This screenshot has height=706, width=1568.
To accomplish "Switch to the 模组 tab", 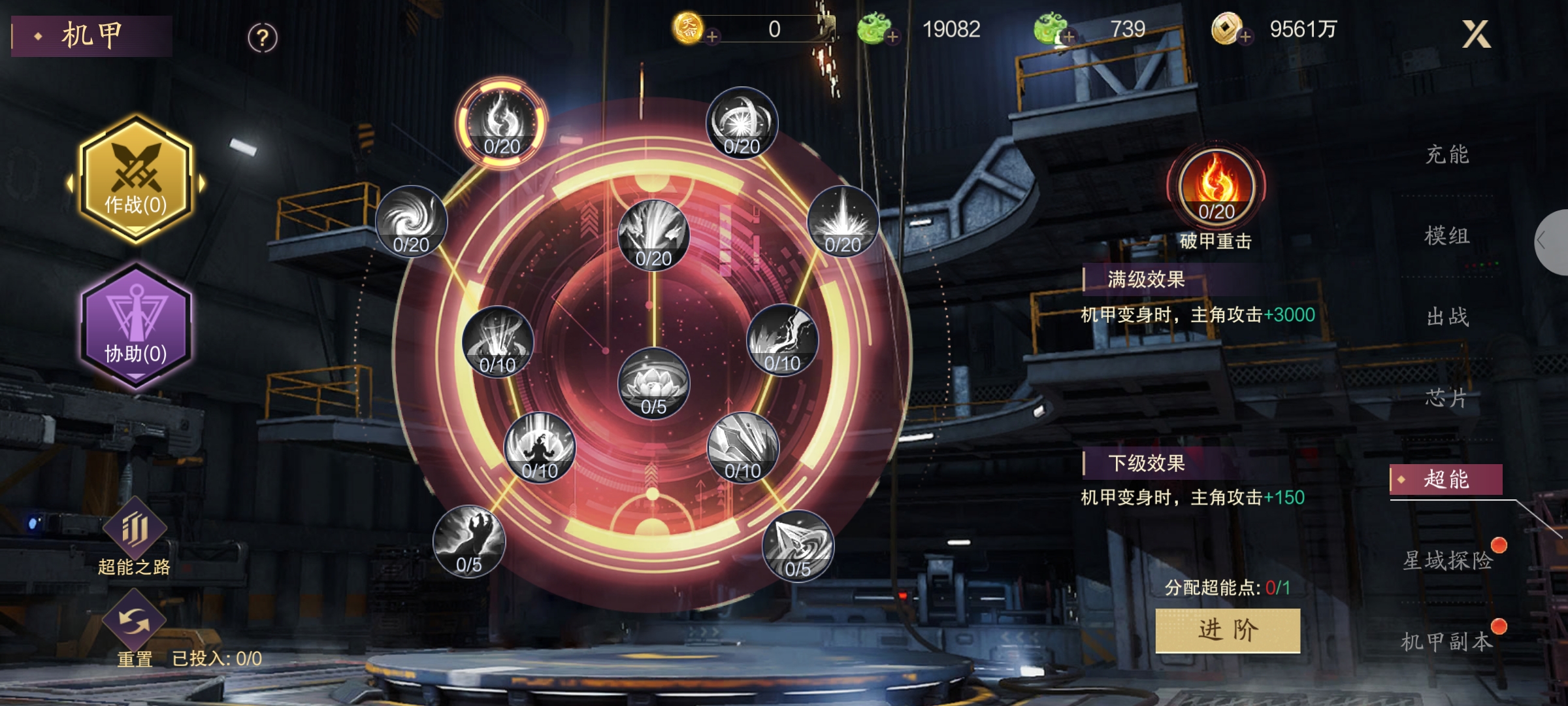I will [1446, 236].
